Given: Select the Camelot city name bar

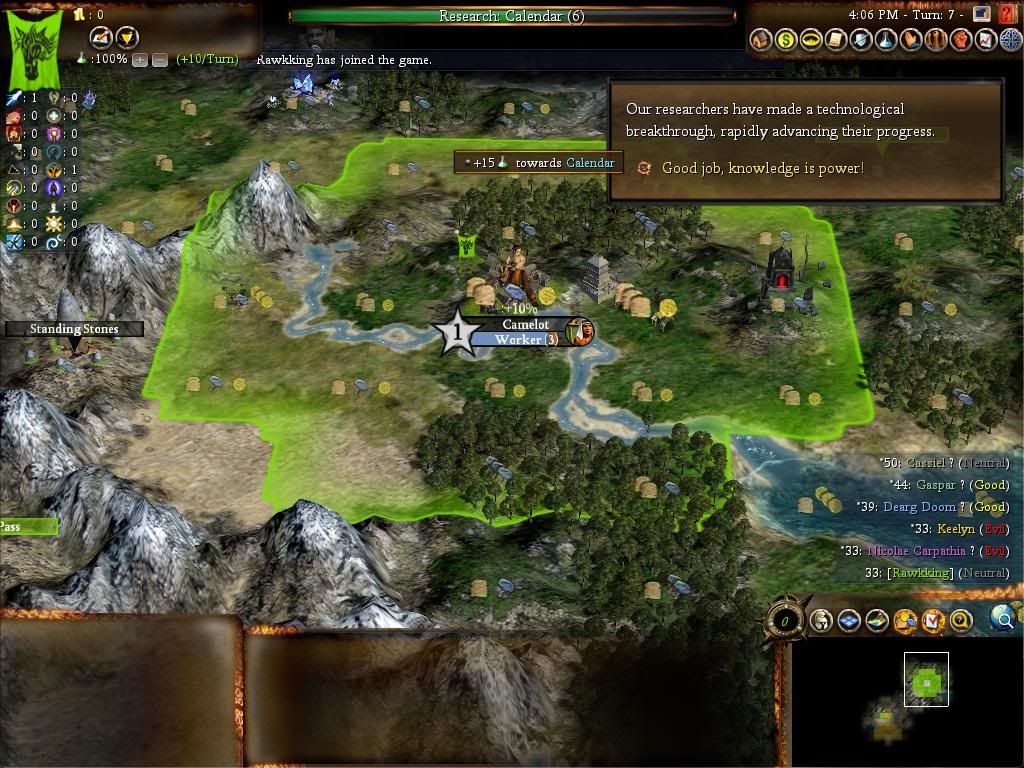Looking at the screenshot, I should pyautogui.click(x=525, y=325).
